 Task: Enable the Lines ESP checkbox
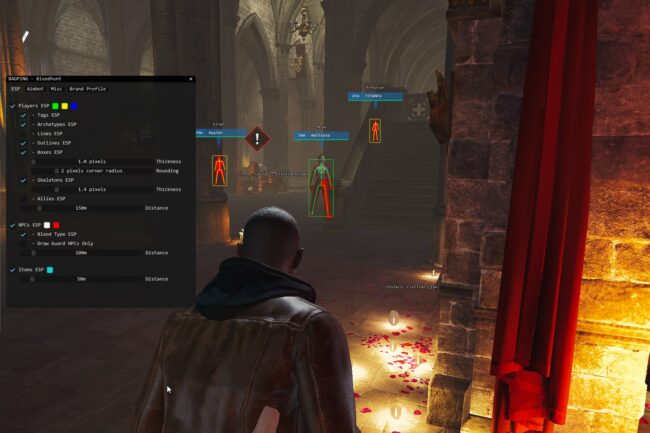[23, 133]
